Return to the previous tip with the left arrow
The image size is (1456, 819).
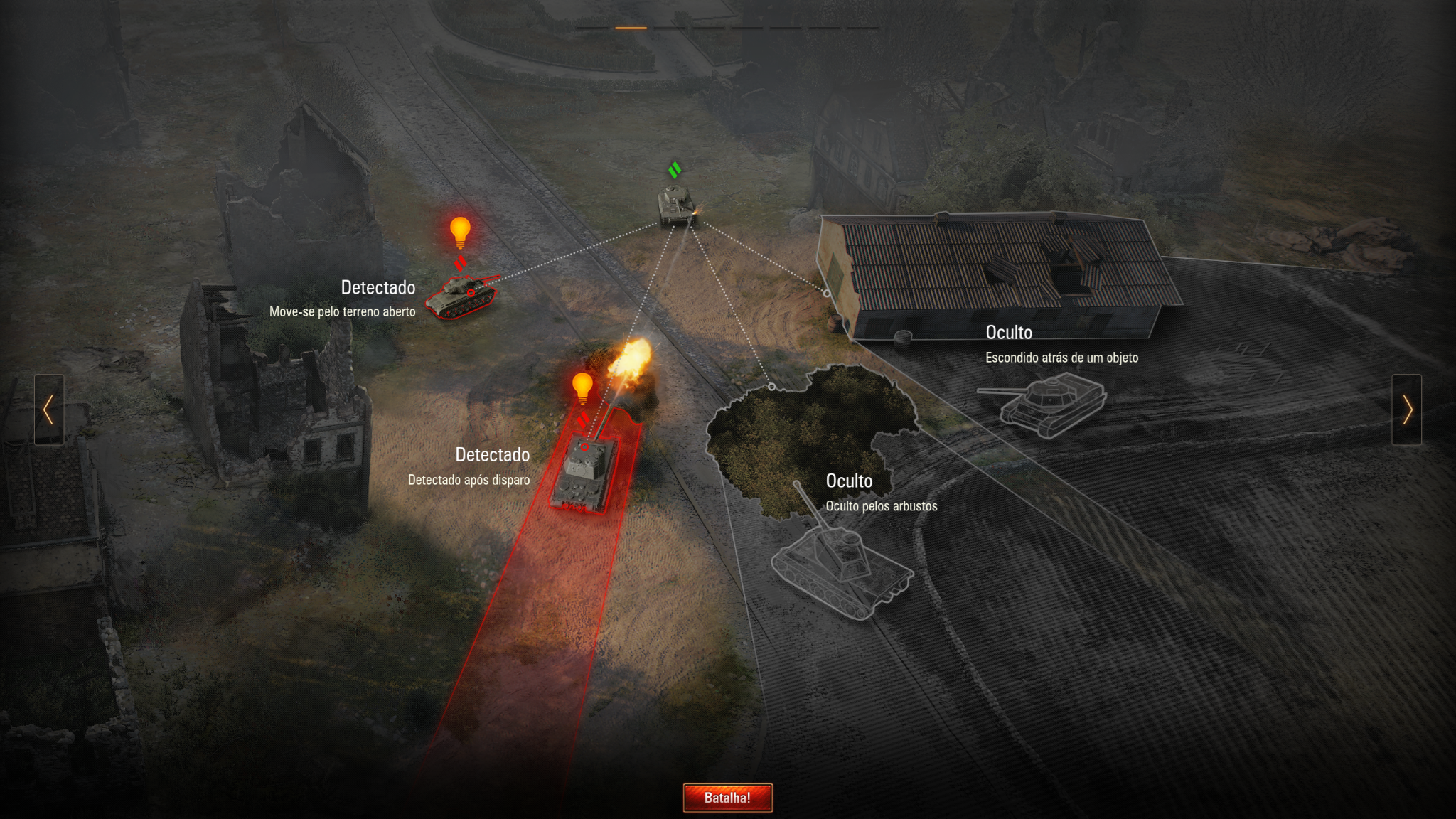[x=49, y=409]
